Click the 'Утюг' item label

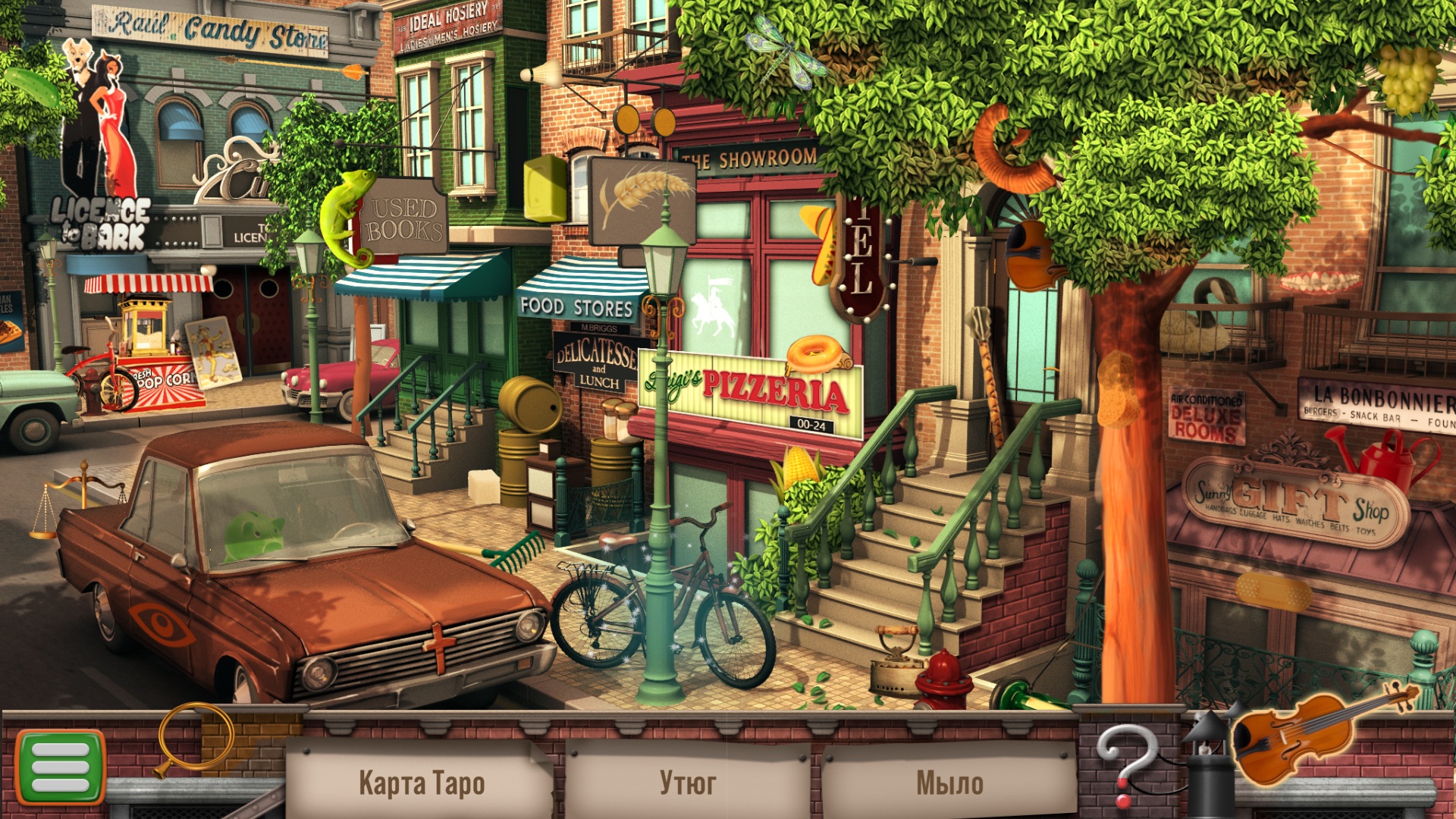click(x=687, y=783)
